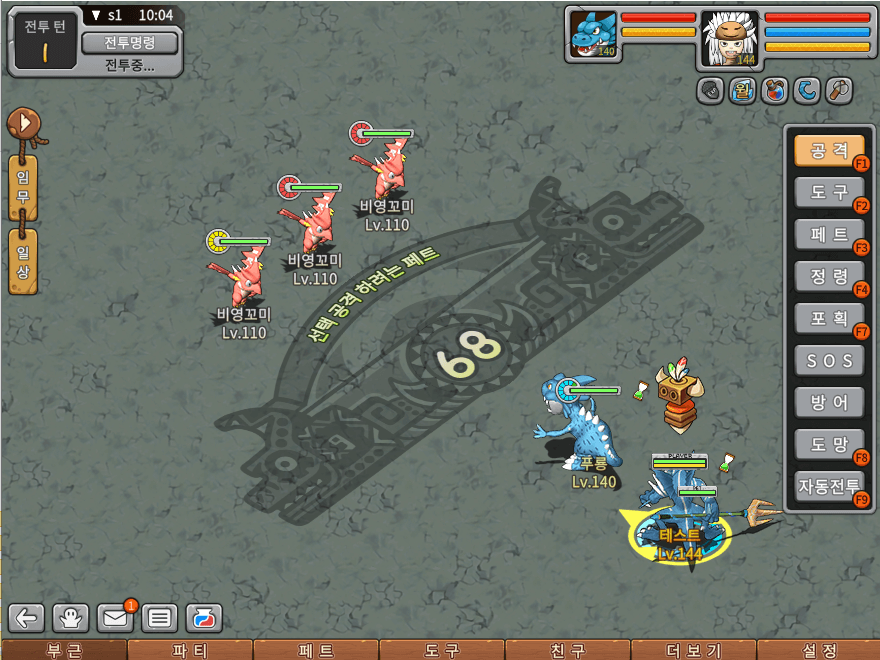Switch to the 파티 (Party) tab
The height and width of the screenshot is (660, 880).
point(190,651)
